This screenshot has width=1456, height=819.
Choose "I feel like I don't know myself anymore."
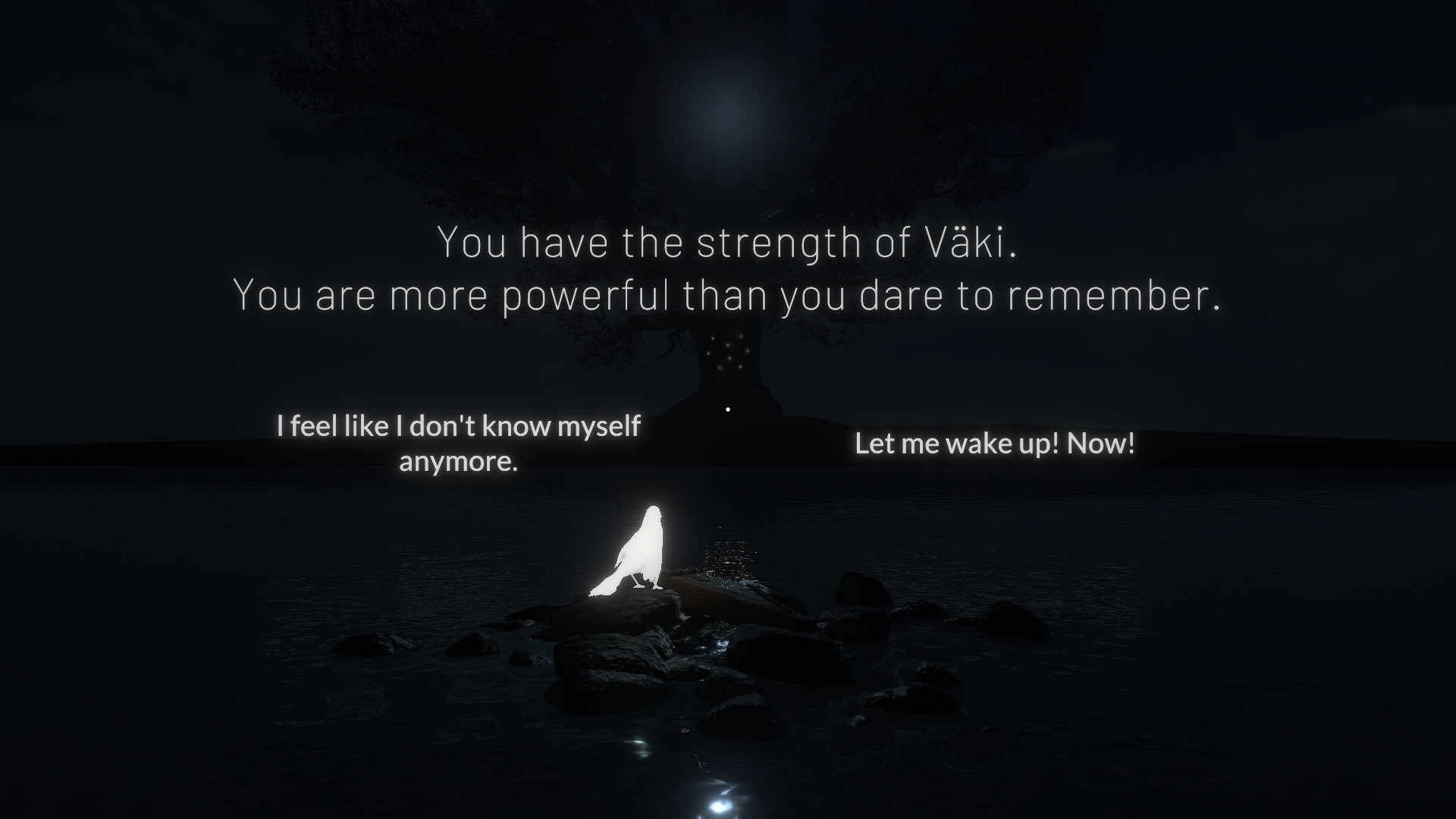(x=459, y=444)
